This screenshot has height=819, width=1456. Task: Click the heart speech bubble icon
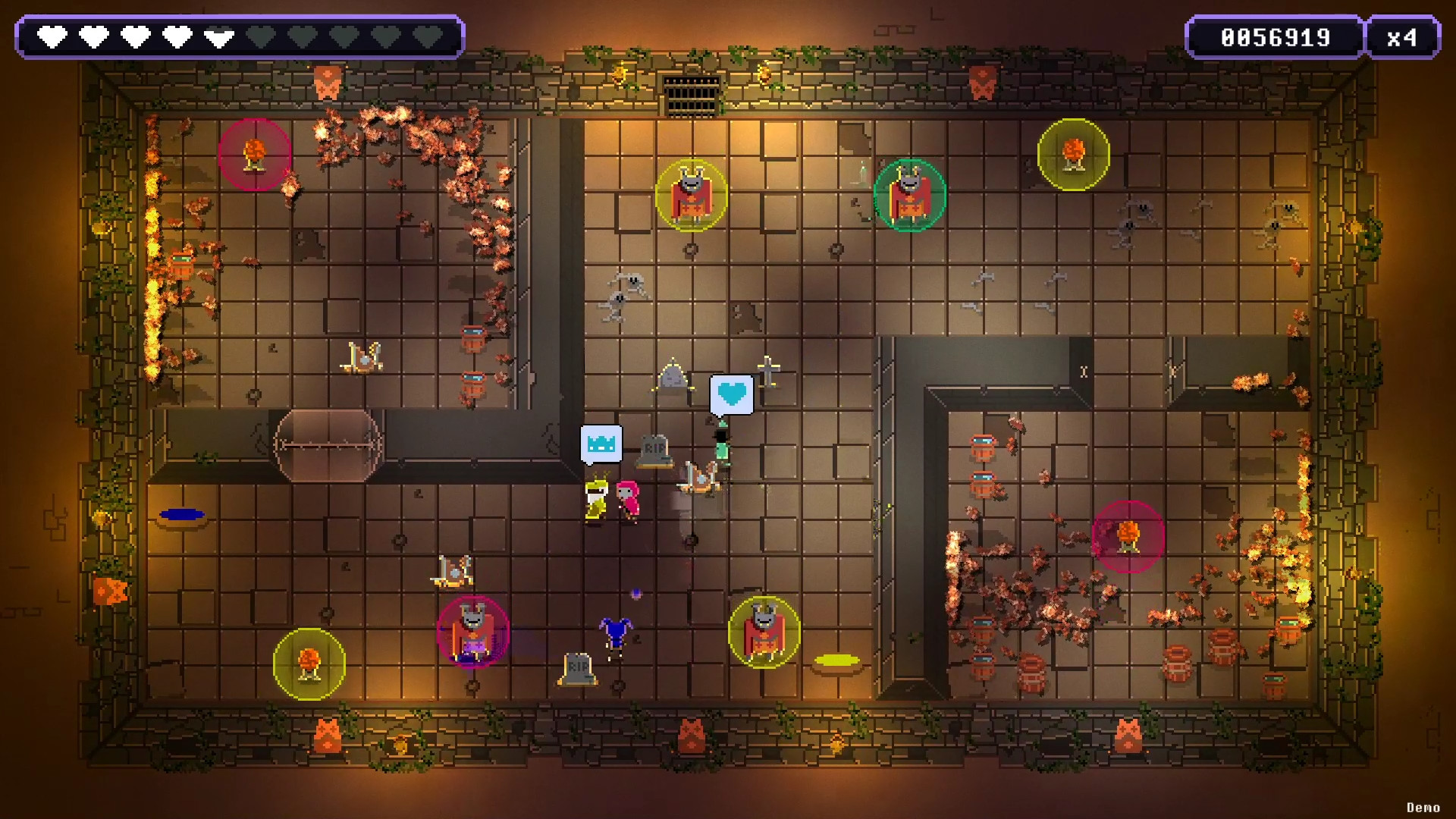point(730,394)
